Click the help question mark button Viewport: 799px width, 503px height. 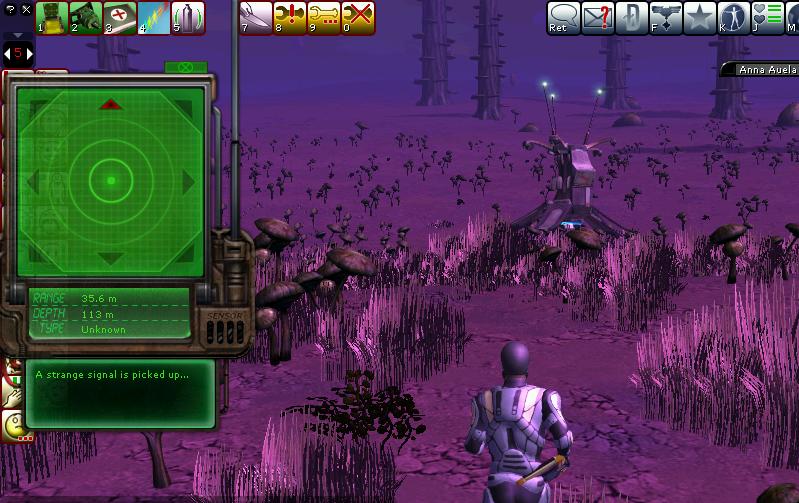click(11, 8)
